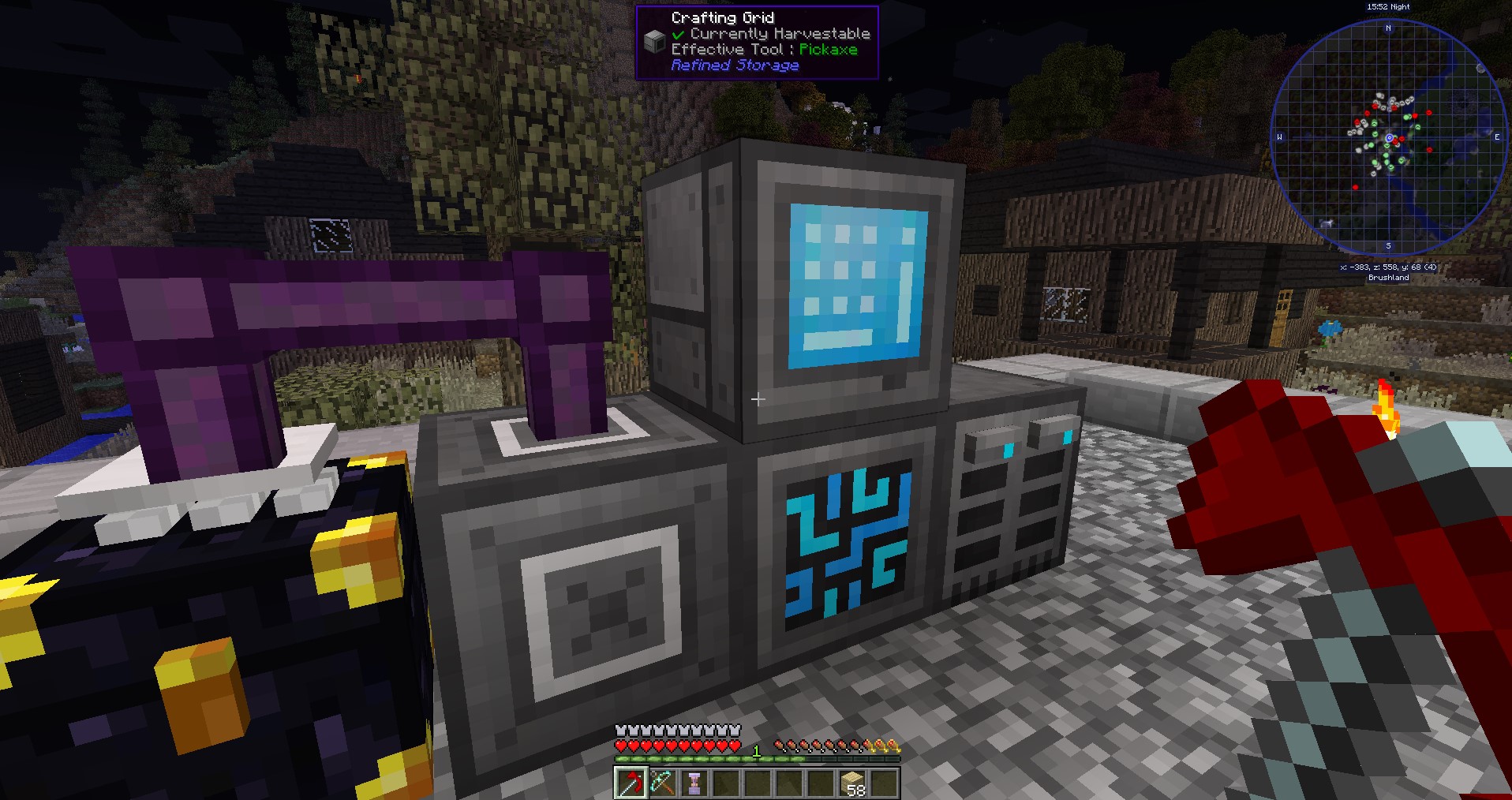Click the coordinates readout below the minimap

coord(1388,267)
